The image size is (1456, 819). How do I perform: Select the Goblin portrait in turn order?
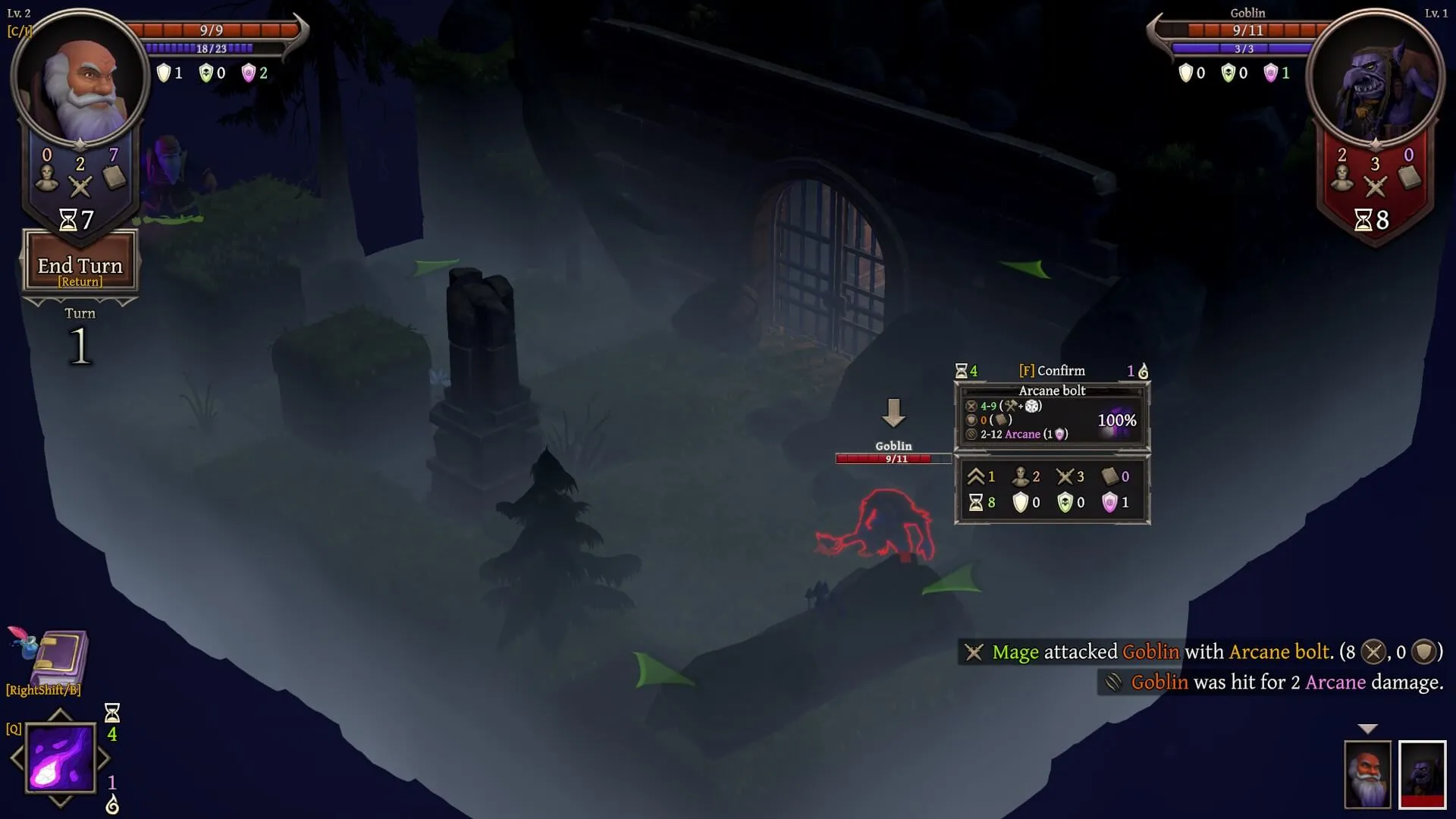[x=1422, y=774]
